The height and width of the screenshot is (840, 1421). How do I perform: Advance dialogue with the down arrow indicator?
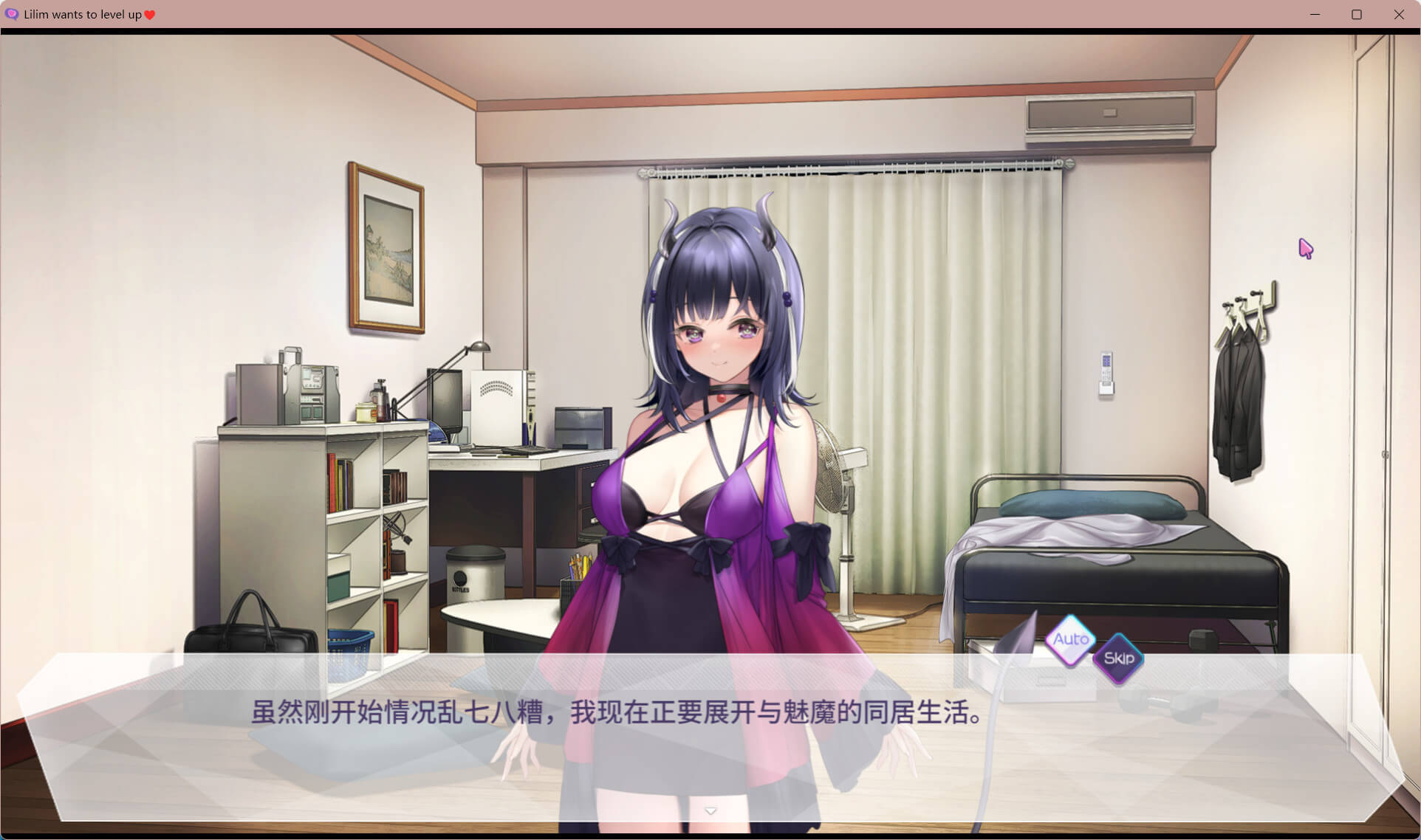click(710, 811)
